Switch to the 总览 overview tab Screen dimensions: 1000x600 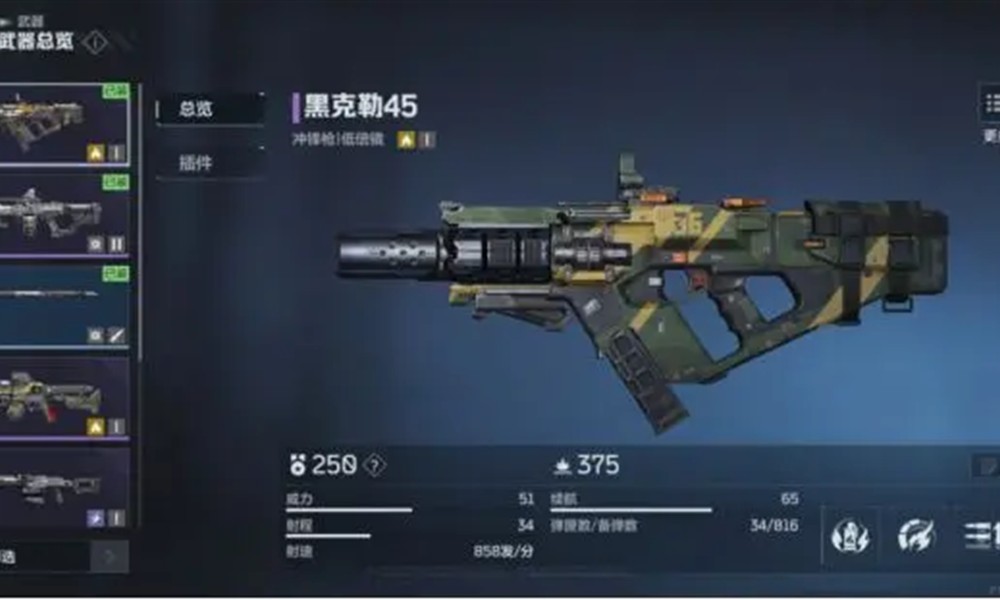(x=208, y=110)
